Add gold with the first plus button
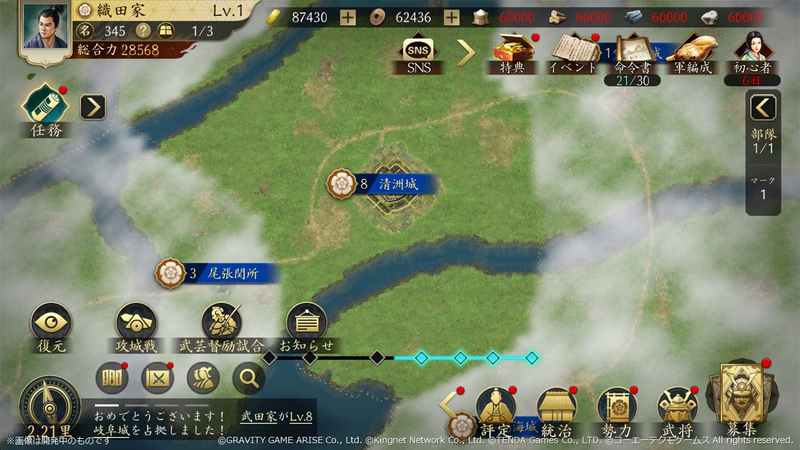Viewport: 800px width, 450px height. 347,18
